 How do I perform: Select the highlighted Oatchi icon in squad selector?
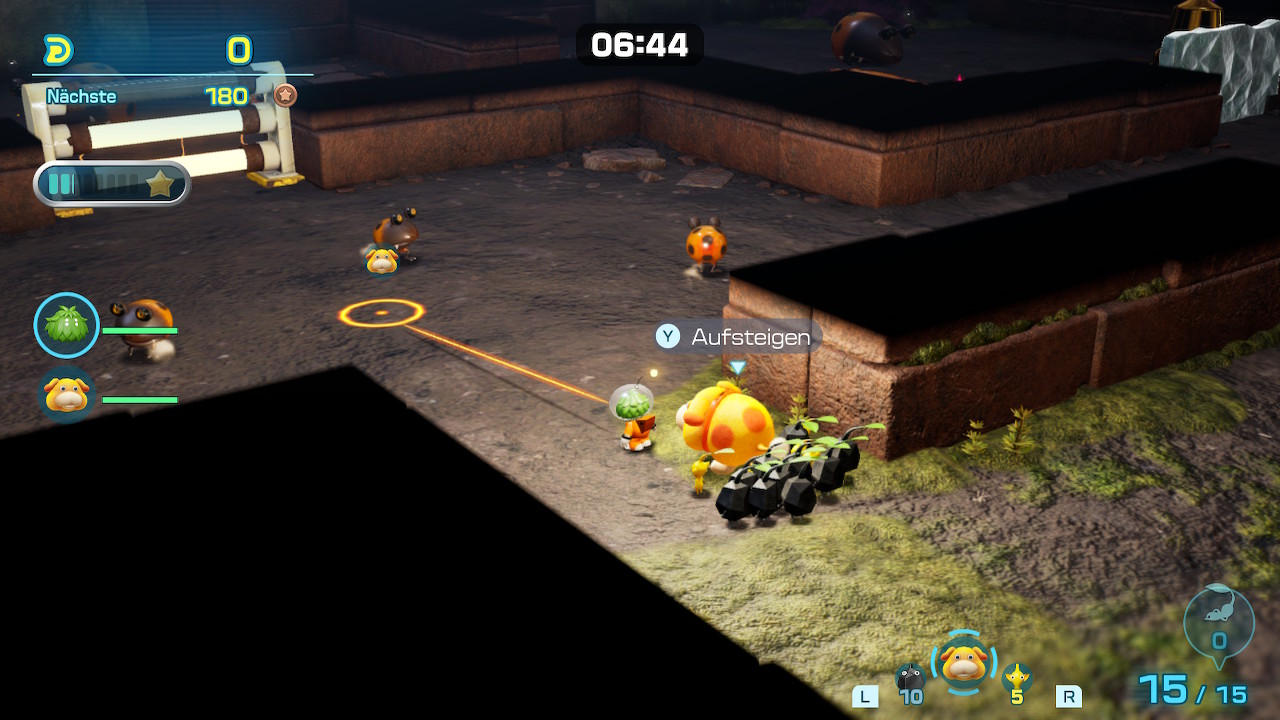click(963, 662)
